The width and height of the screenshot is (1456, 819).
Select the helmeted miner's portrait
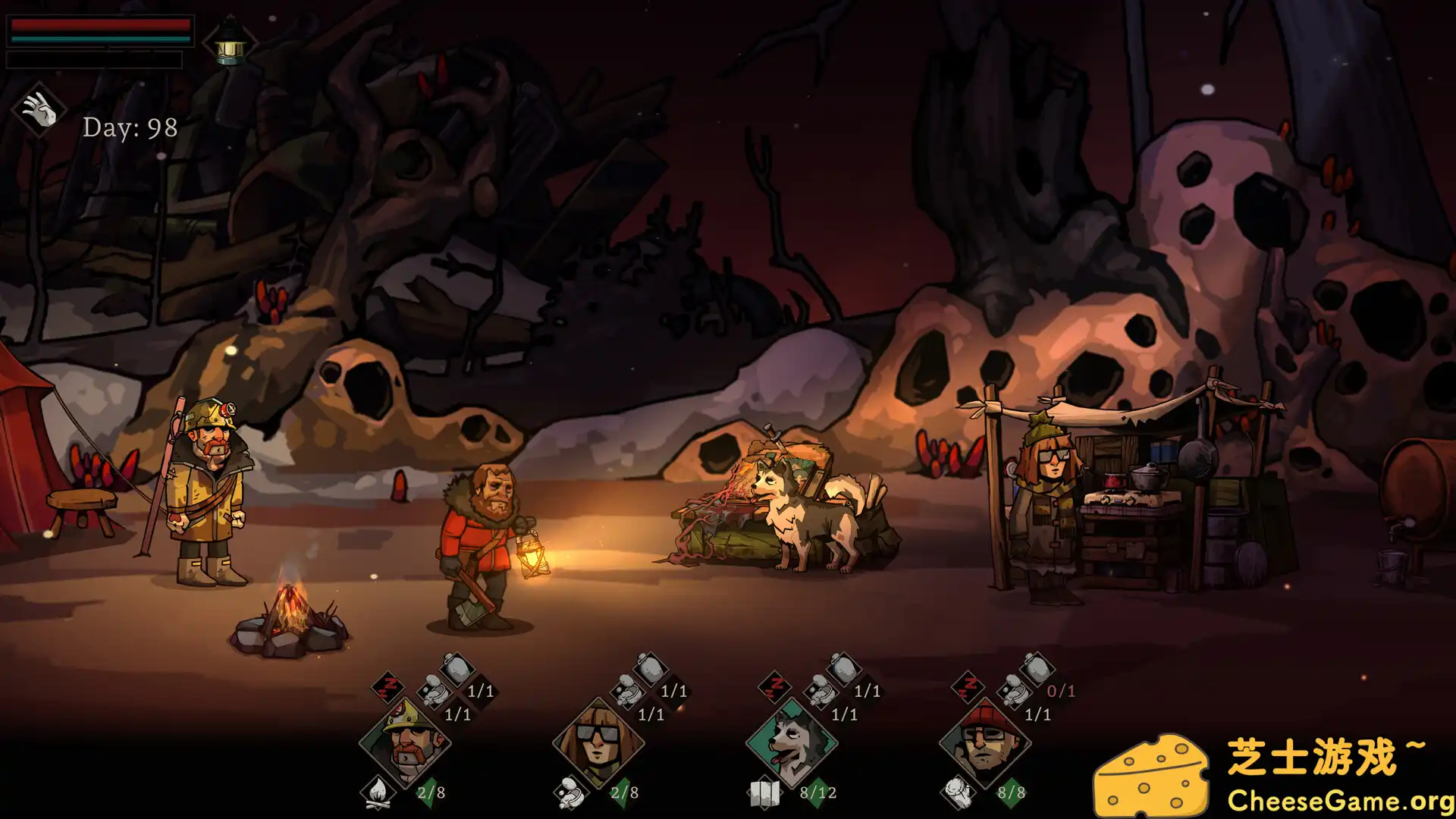click(405, 742)
